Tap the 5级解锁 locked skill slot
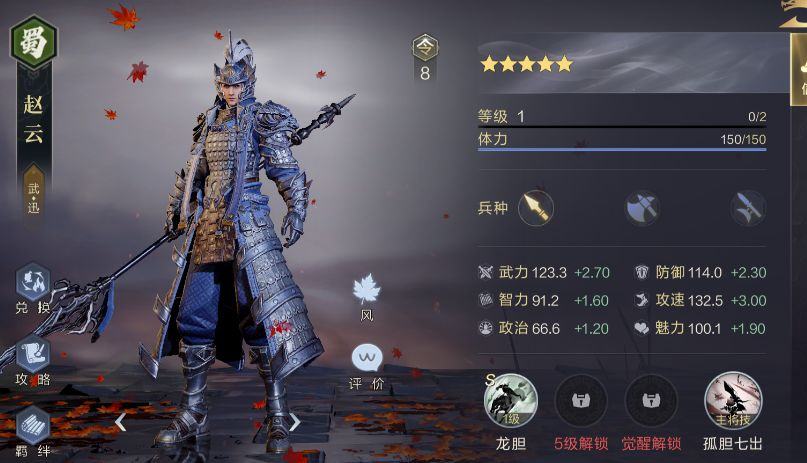 tap(580, 400)
